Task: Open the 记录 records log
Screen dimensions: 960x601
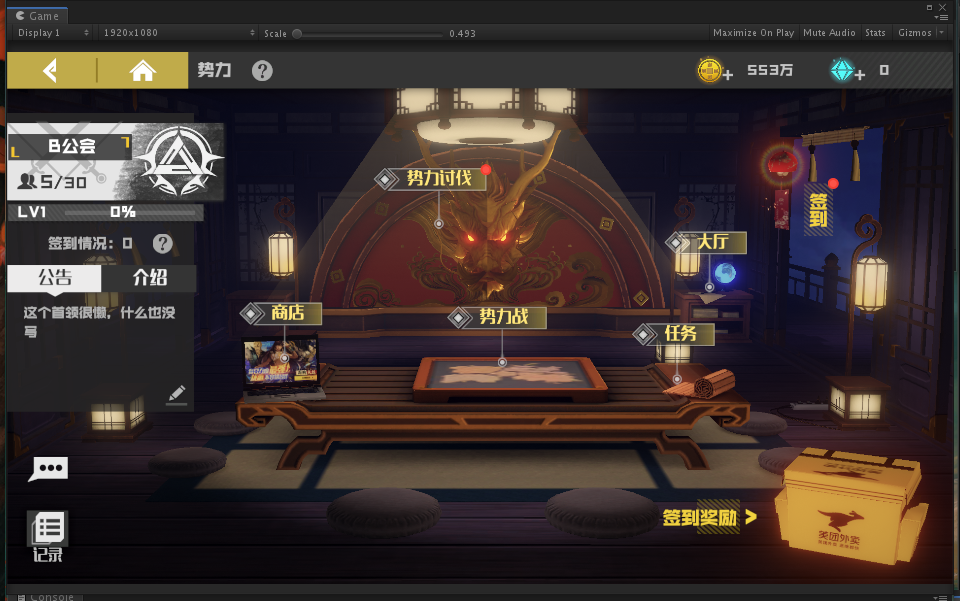Action: pyautogui.click(x=48, y=535)
